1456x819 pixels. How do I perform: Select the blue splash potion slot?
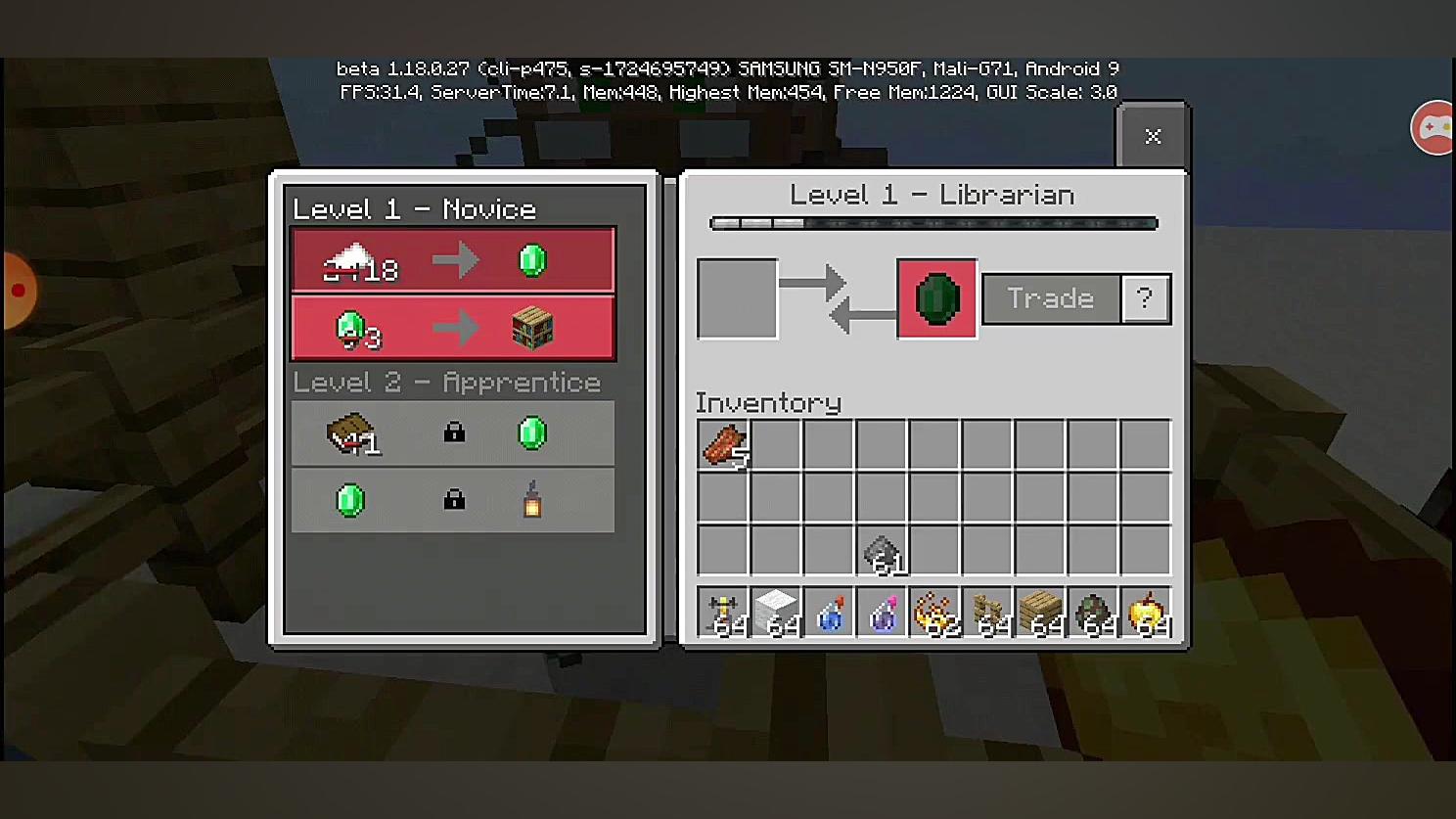[x=829, y=614]
